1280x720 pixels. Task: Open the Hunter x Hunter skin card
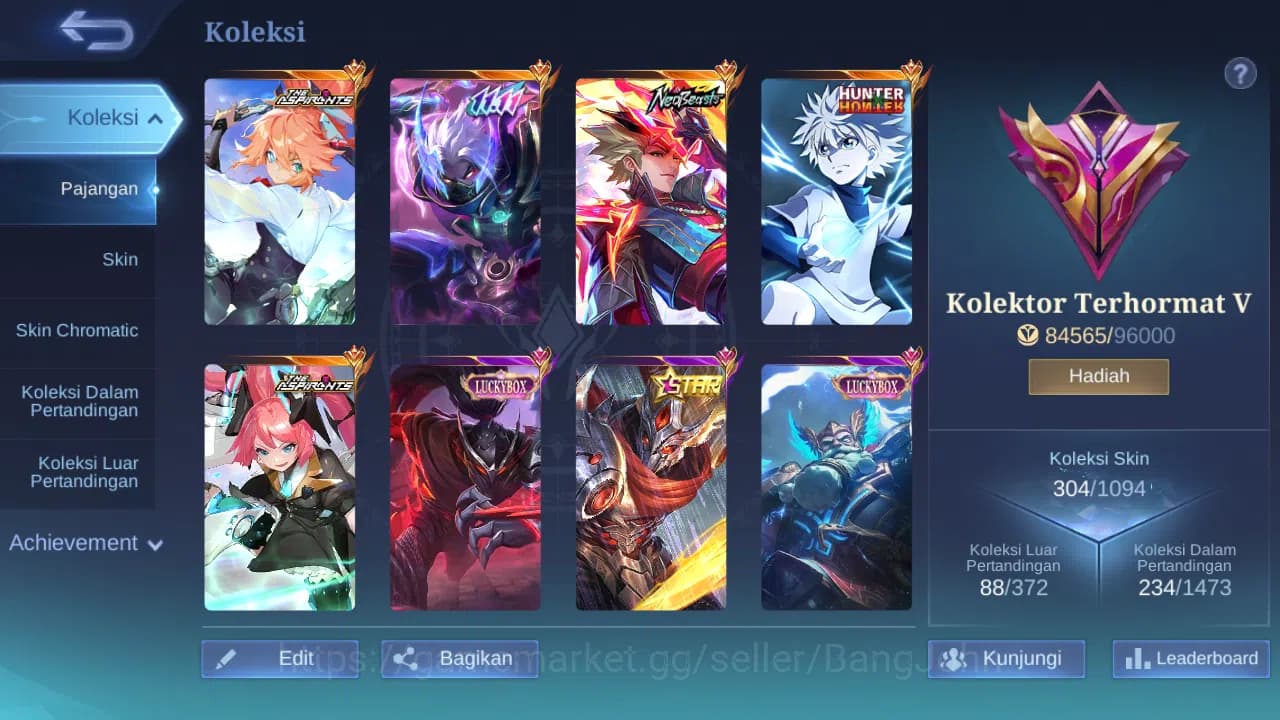[x=838, y=200]
